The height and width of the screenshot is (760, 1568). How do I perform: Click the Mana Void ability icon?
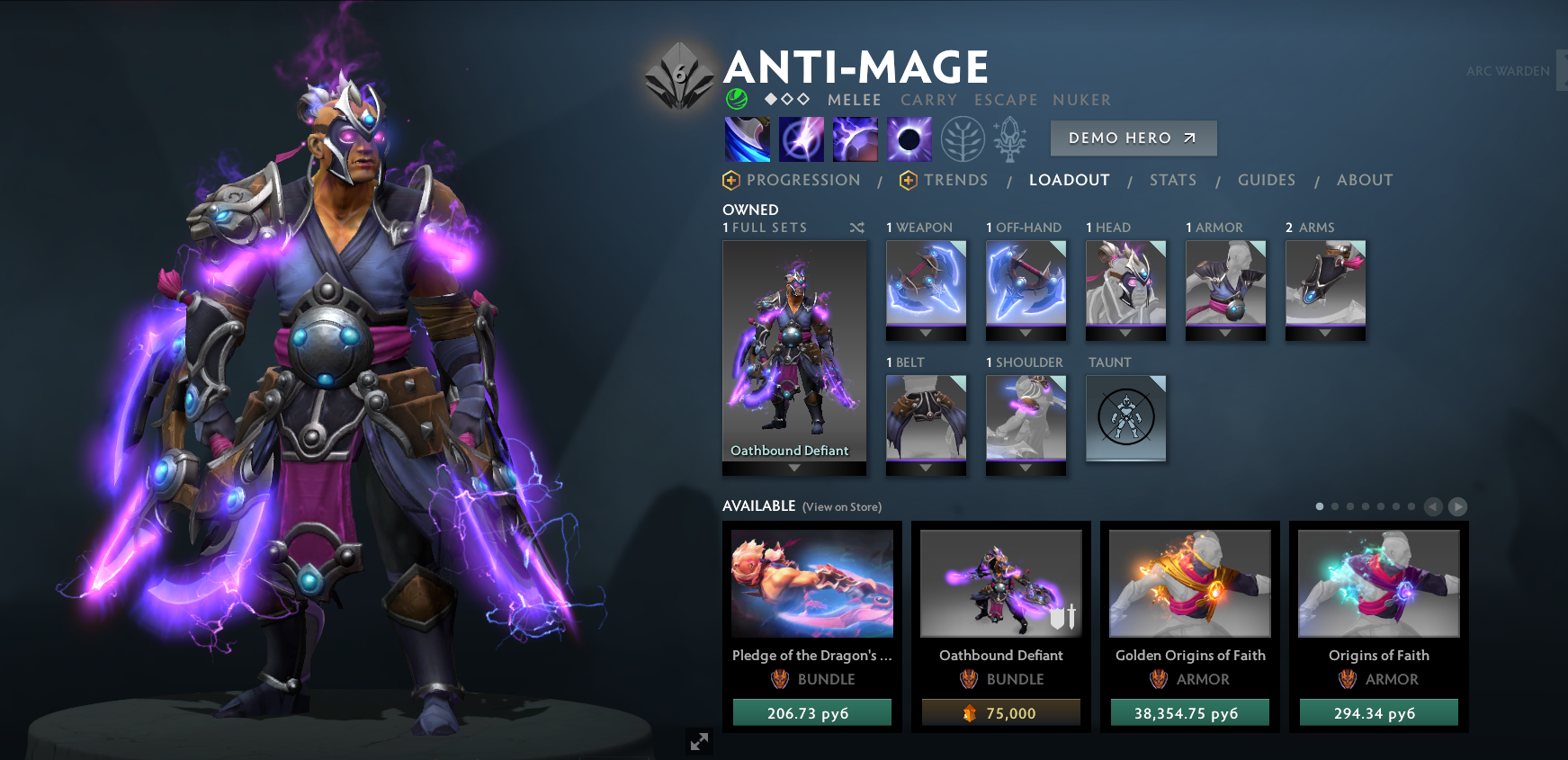pyautogui.click(x=909, y=138)
